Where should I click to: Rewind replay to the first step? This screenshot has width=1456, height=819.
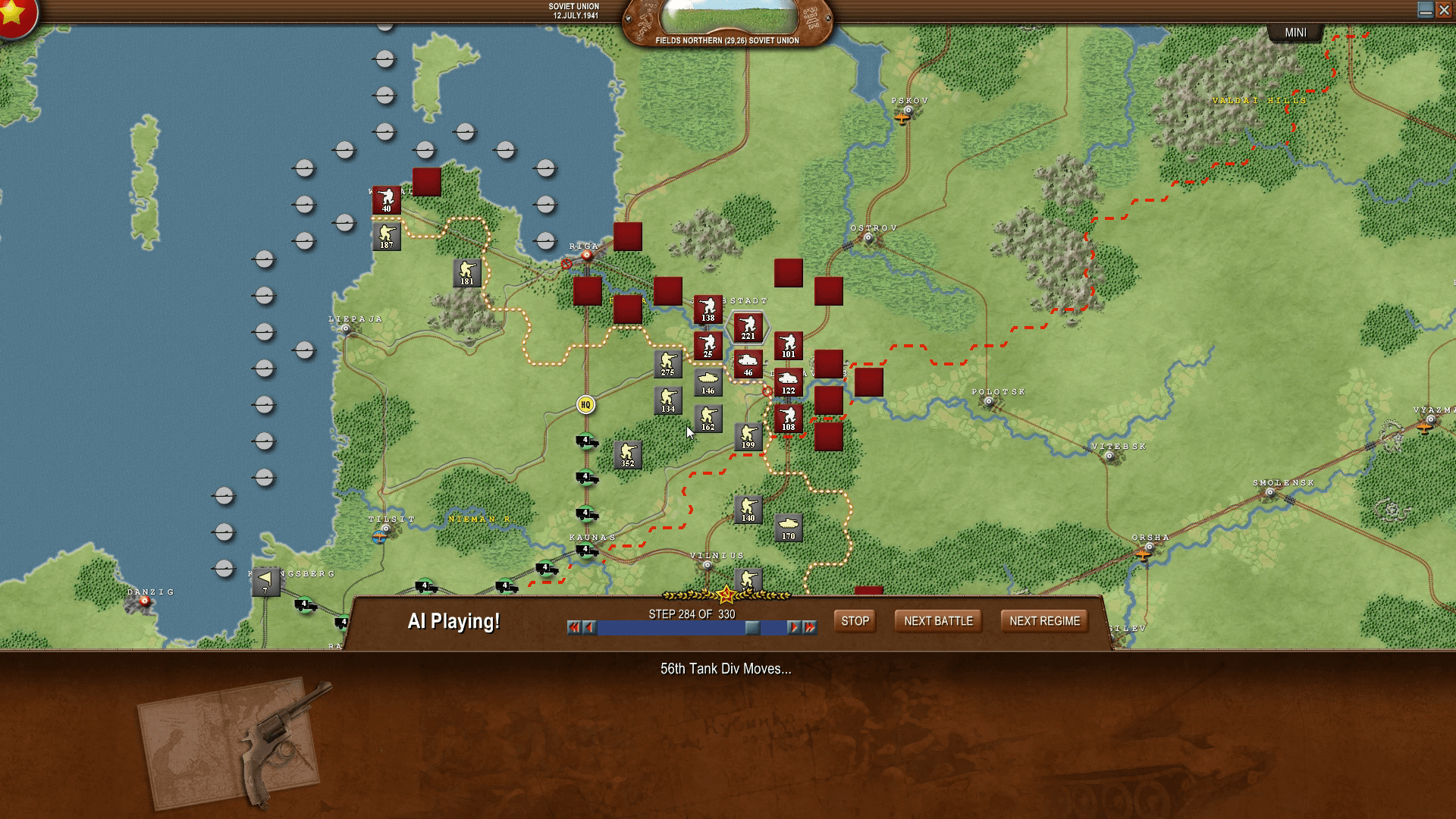(574, 627)
